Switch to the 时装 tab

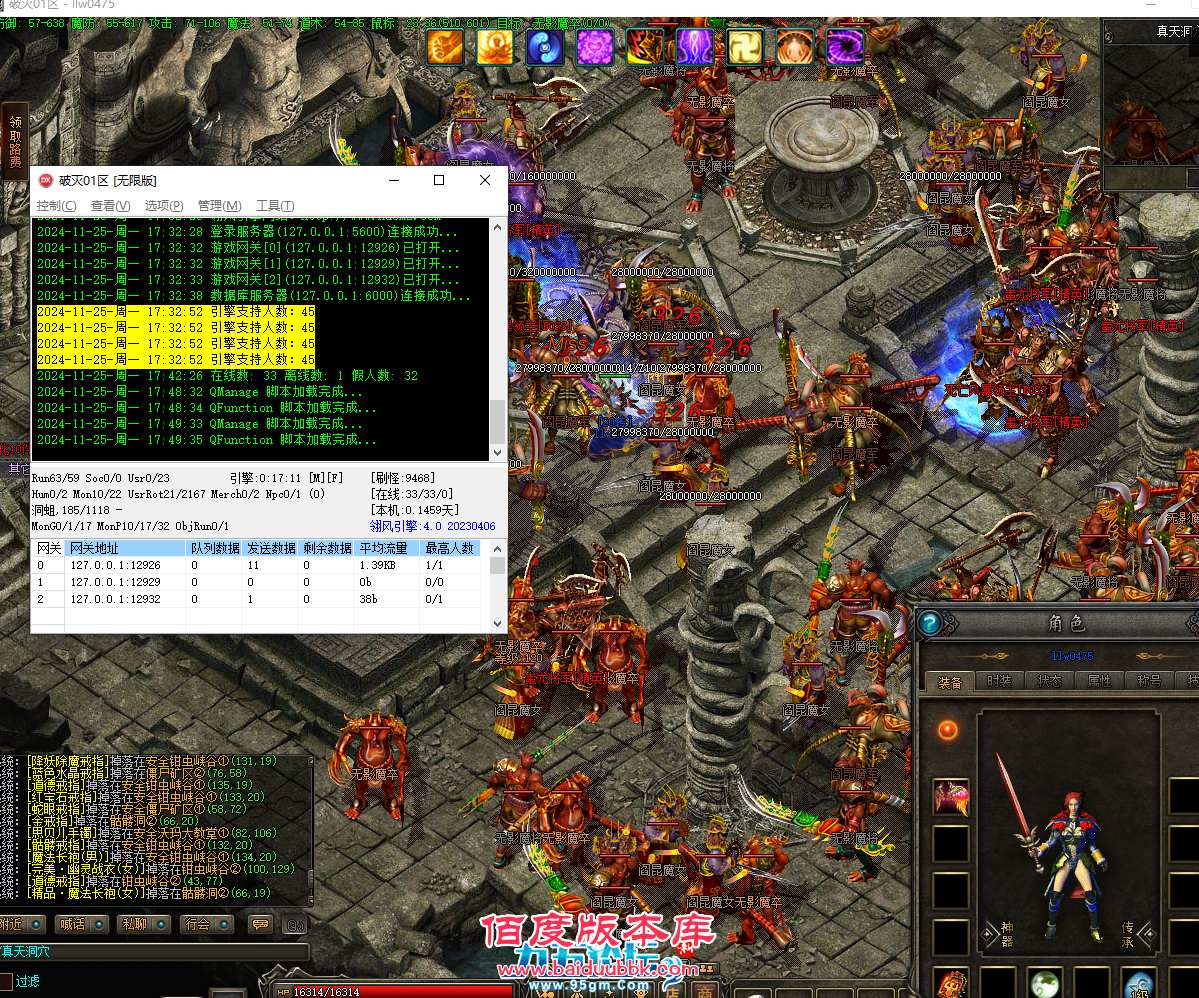pos(999,681)
